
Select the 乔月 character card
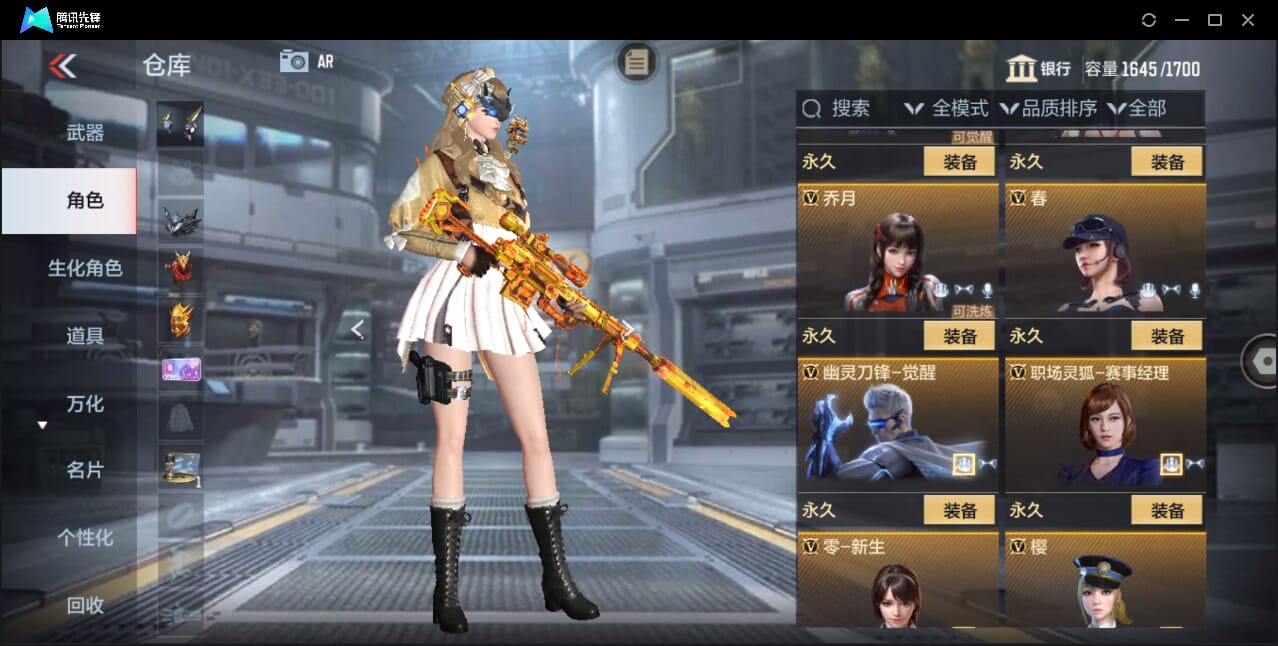click(x=898, y=250)
